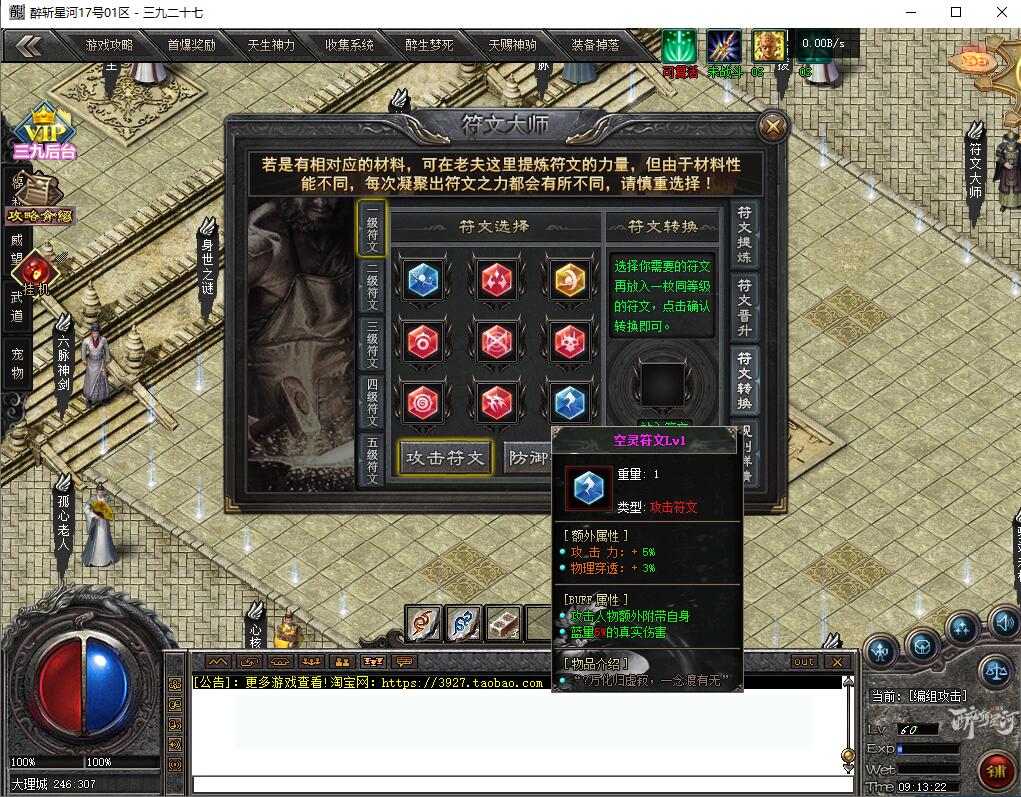The image size is (1021, 797).
Task: Switch to the 五级符文 tab
Action: [x=372, y=460]
